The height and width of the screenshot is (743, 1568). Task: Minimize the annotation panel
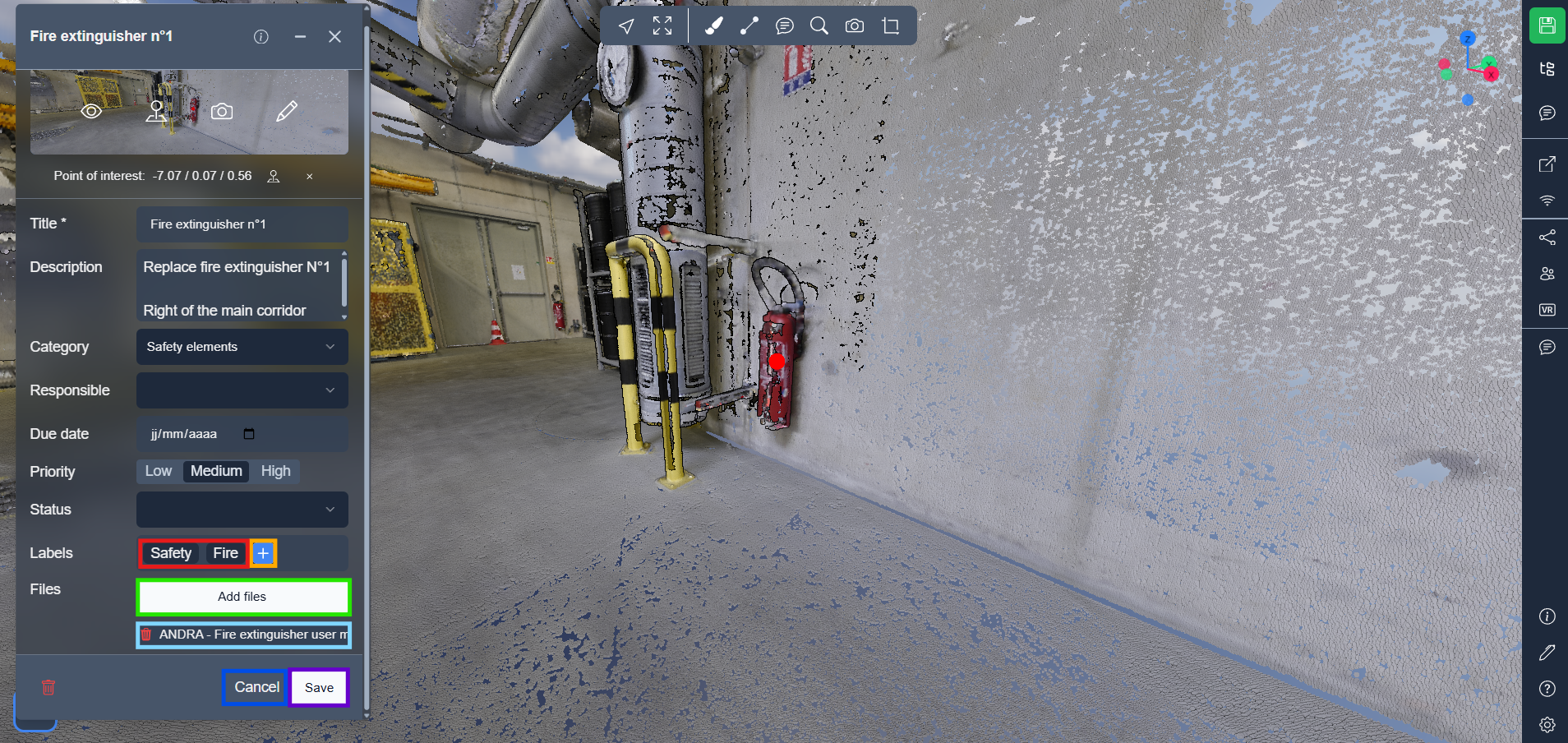pyautogui.click(x=300, y=36)
